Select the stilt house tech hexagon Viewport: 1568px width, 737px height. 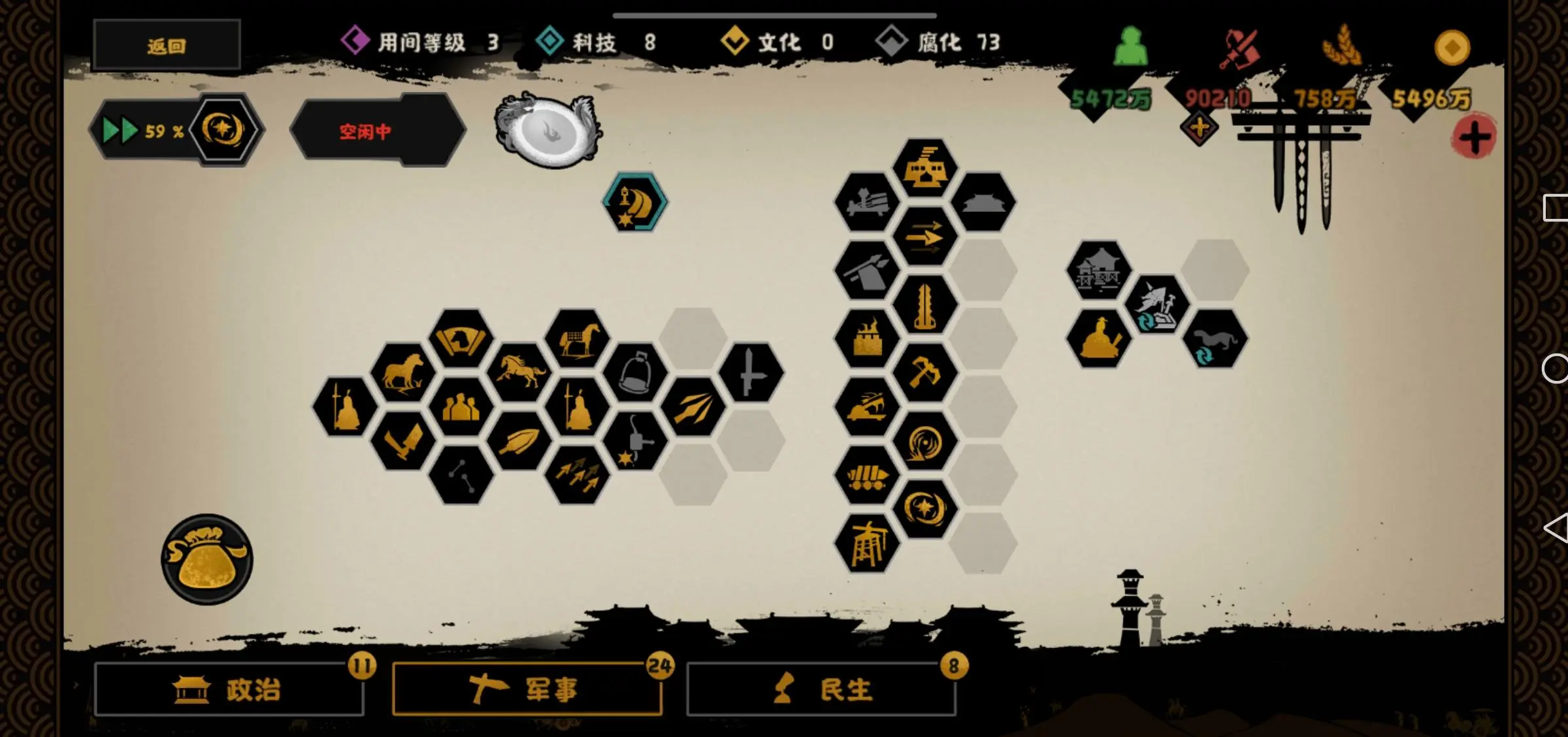pos(1098,270)
